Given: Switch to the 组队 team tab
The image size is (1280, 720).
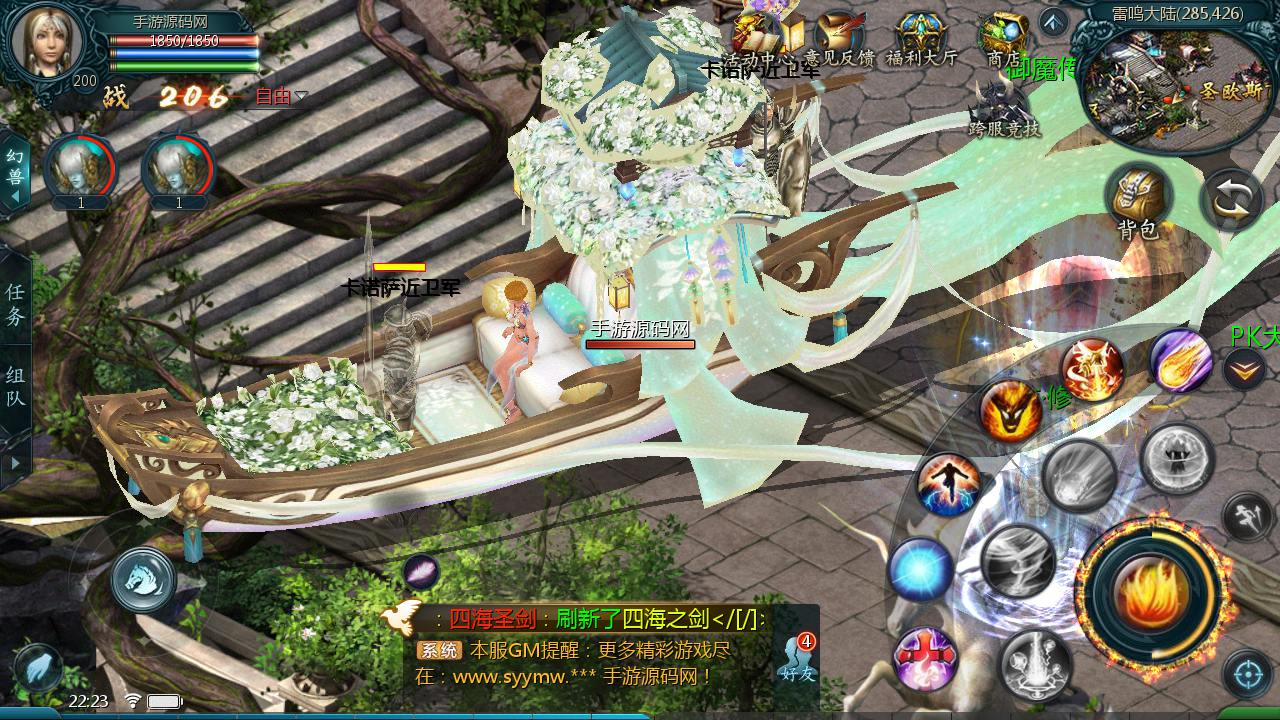Looking at the screenshot, I should 15,387.
